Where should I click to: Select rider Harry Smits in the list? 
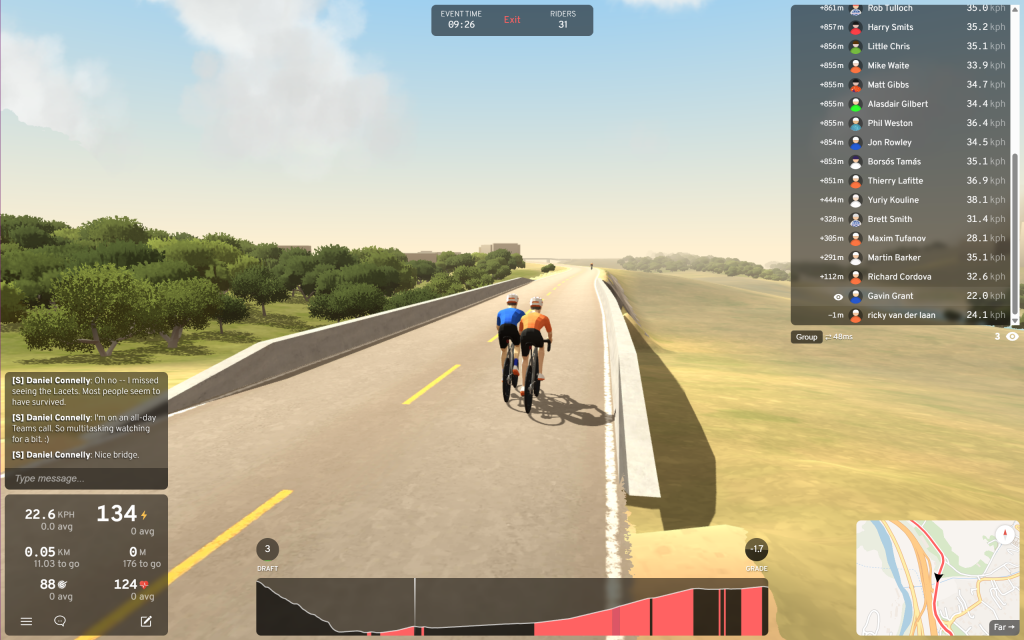pyautogui.click(x=890, y=27)
